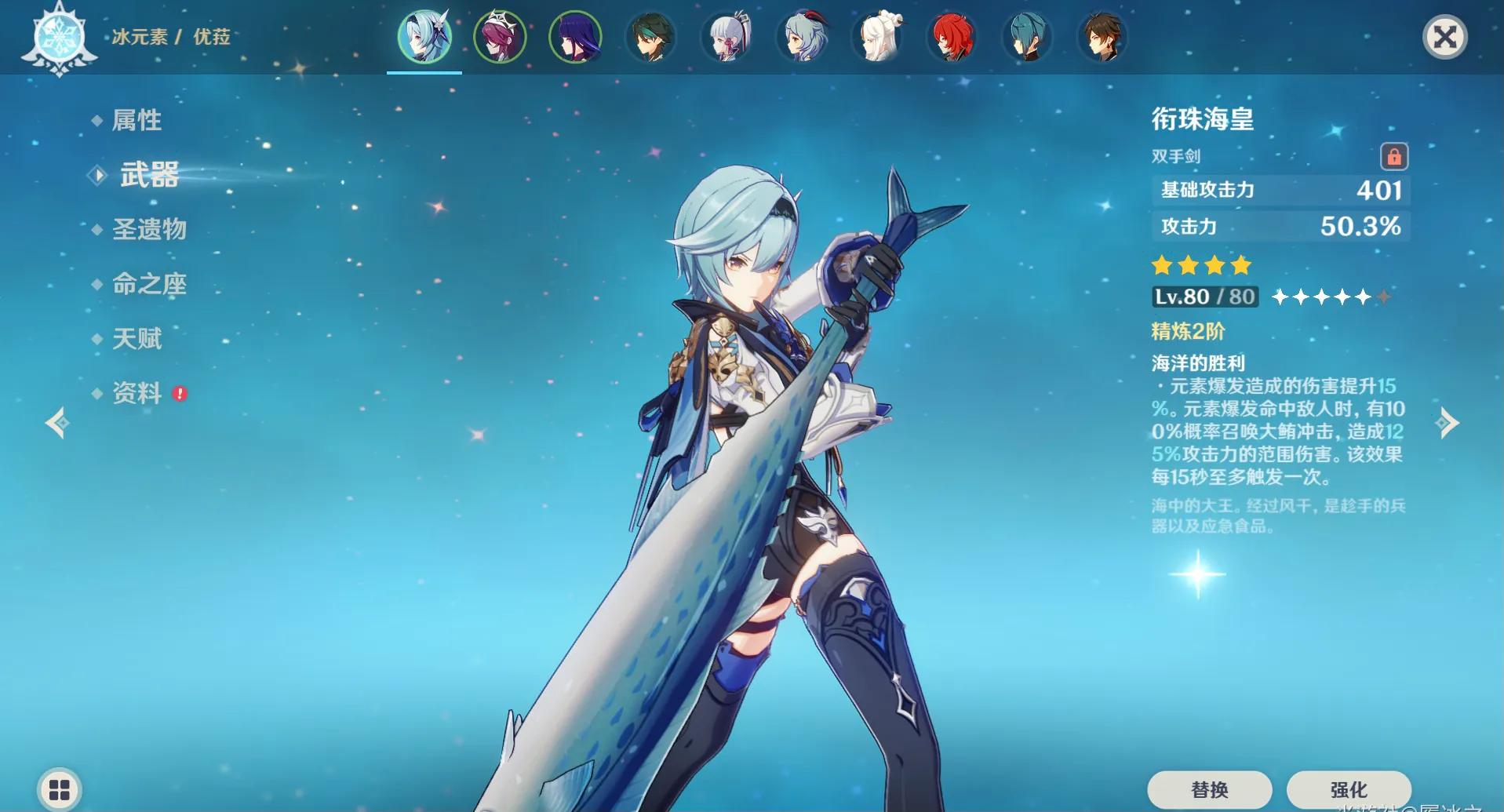Open the four-square grid menu icon
The width and height of the screenshot is (1504, 812).
tap(60, 789)
